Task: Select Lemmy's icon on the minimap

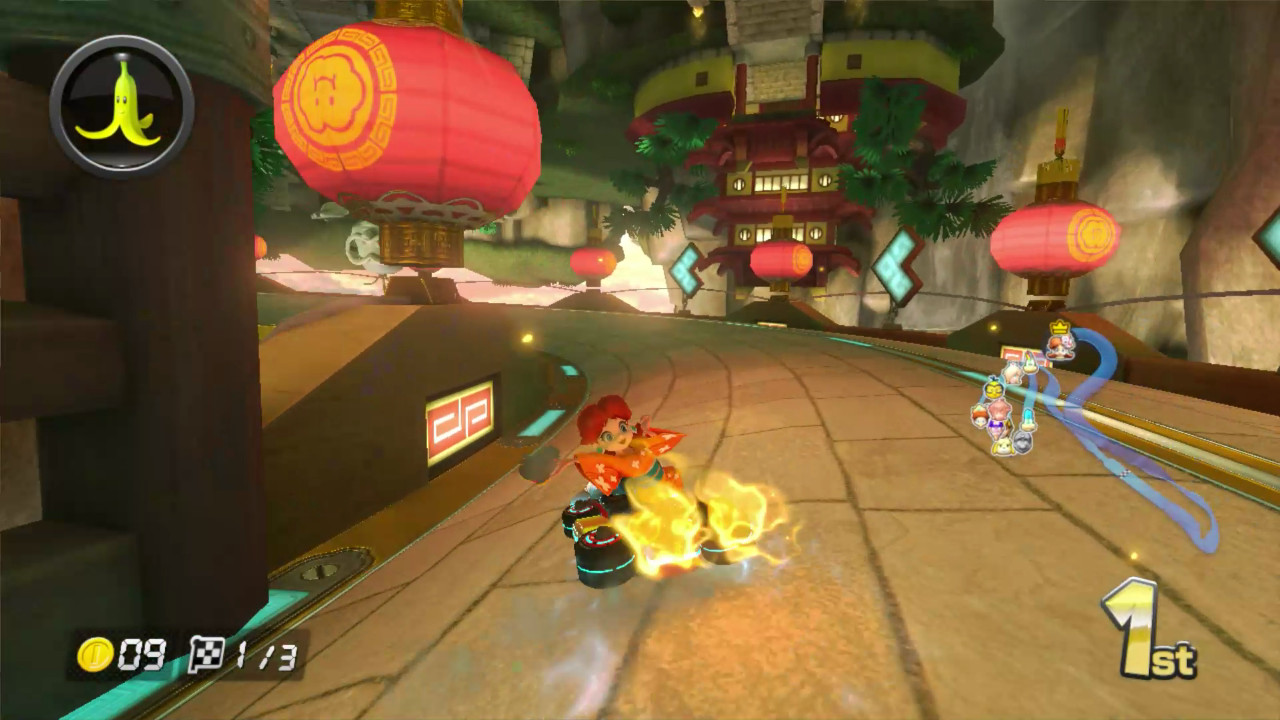Action: [x=1030, y=364]
